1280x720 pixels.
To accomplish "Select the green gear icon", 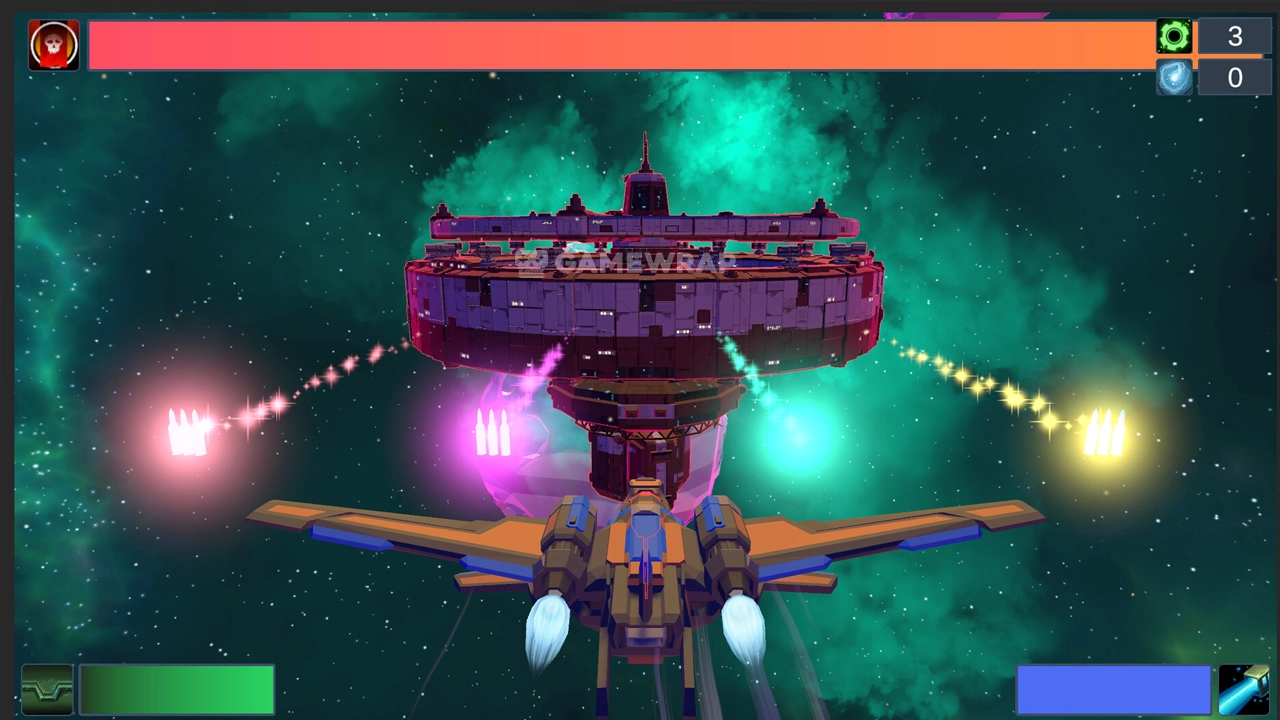I will click(x=1174, y=36).
